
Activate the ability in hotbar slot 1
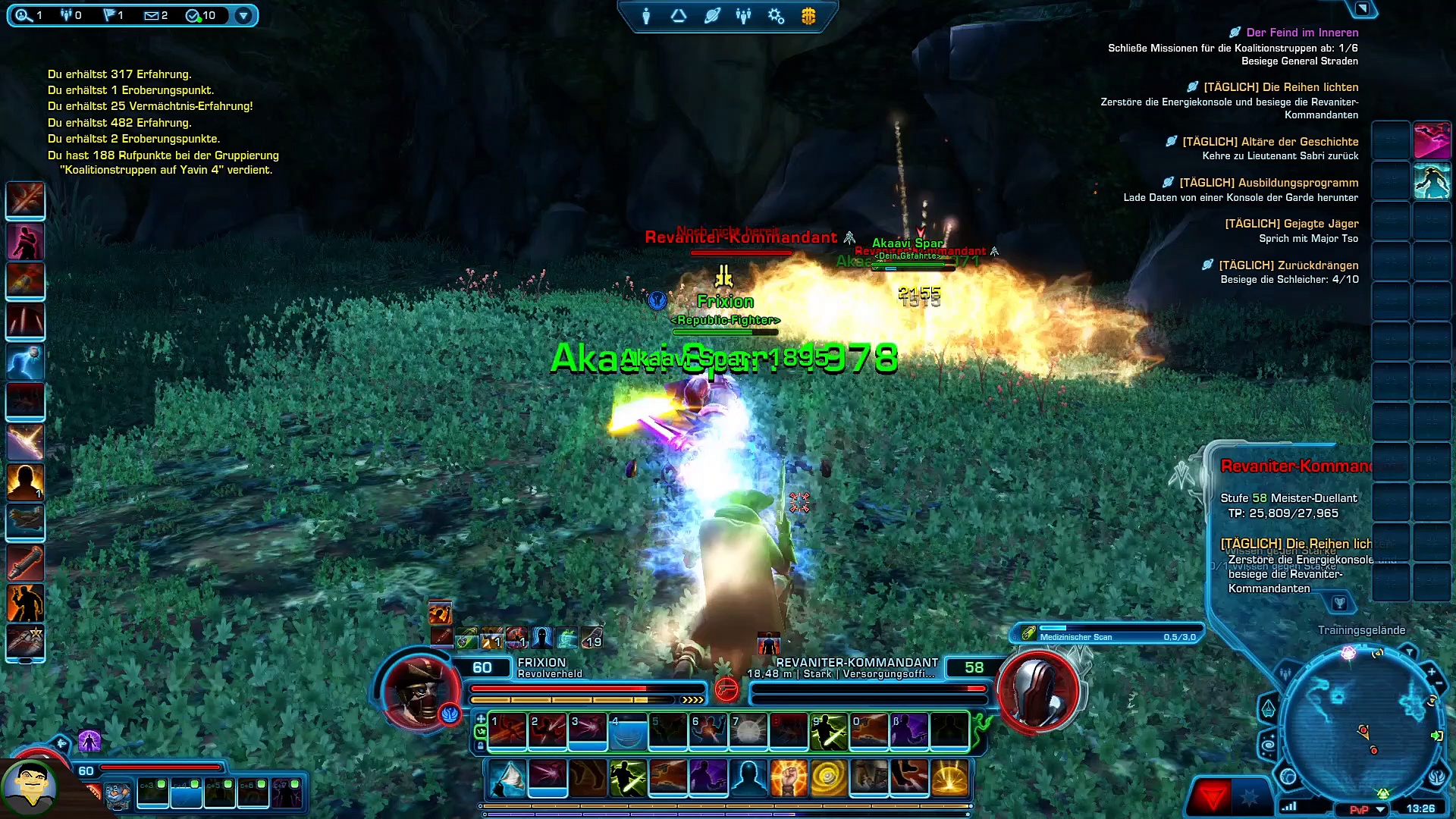pyautogui.click(x=507, y=731)
